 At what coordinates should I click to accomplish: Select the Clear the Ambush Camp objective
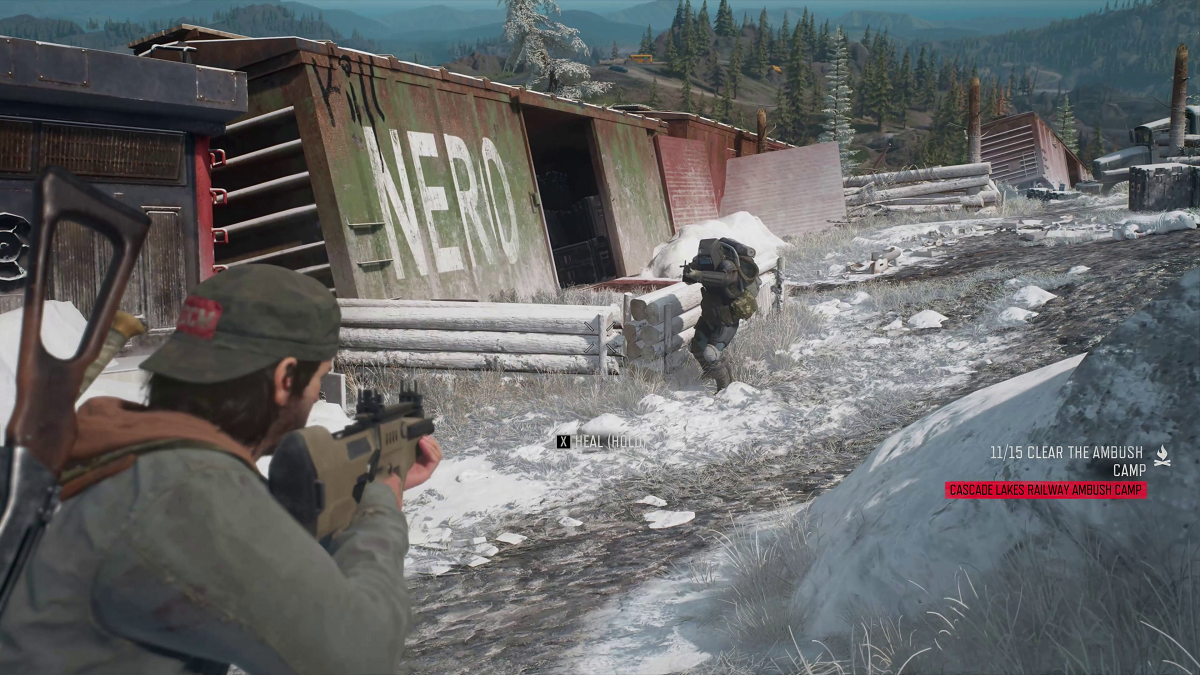coord(1067,460)
